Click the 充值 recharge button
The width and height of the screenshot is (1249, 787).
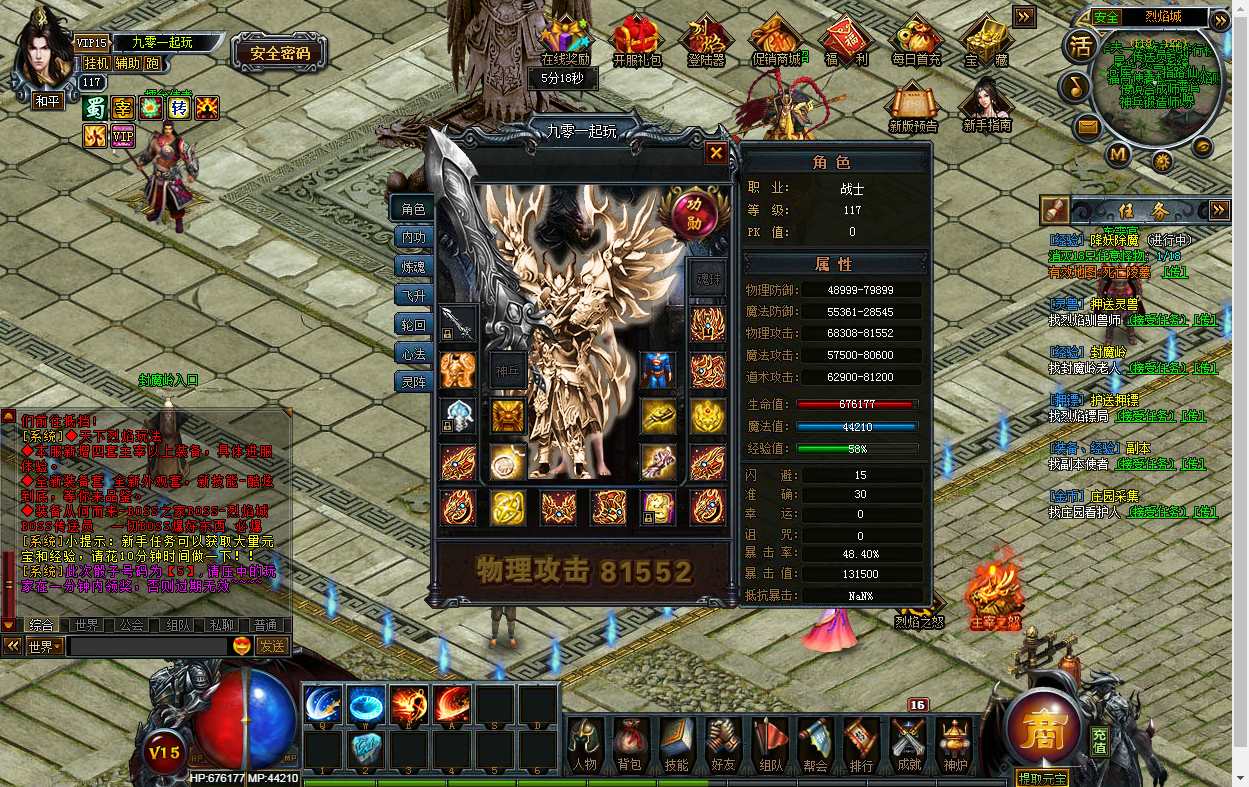click(x=1099, y=741)
